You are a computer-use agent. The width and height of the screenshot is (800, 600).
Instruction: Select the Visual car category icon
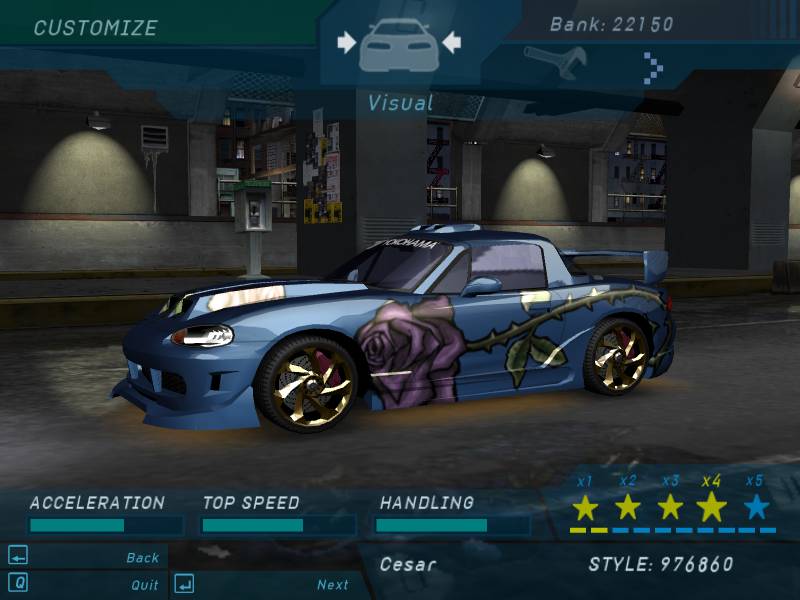tap(398, 43)
